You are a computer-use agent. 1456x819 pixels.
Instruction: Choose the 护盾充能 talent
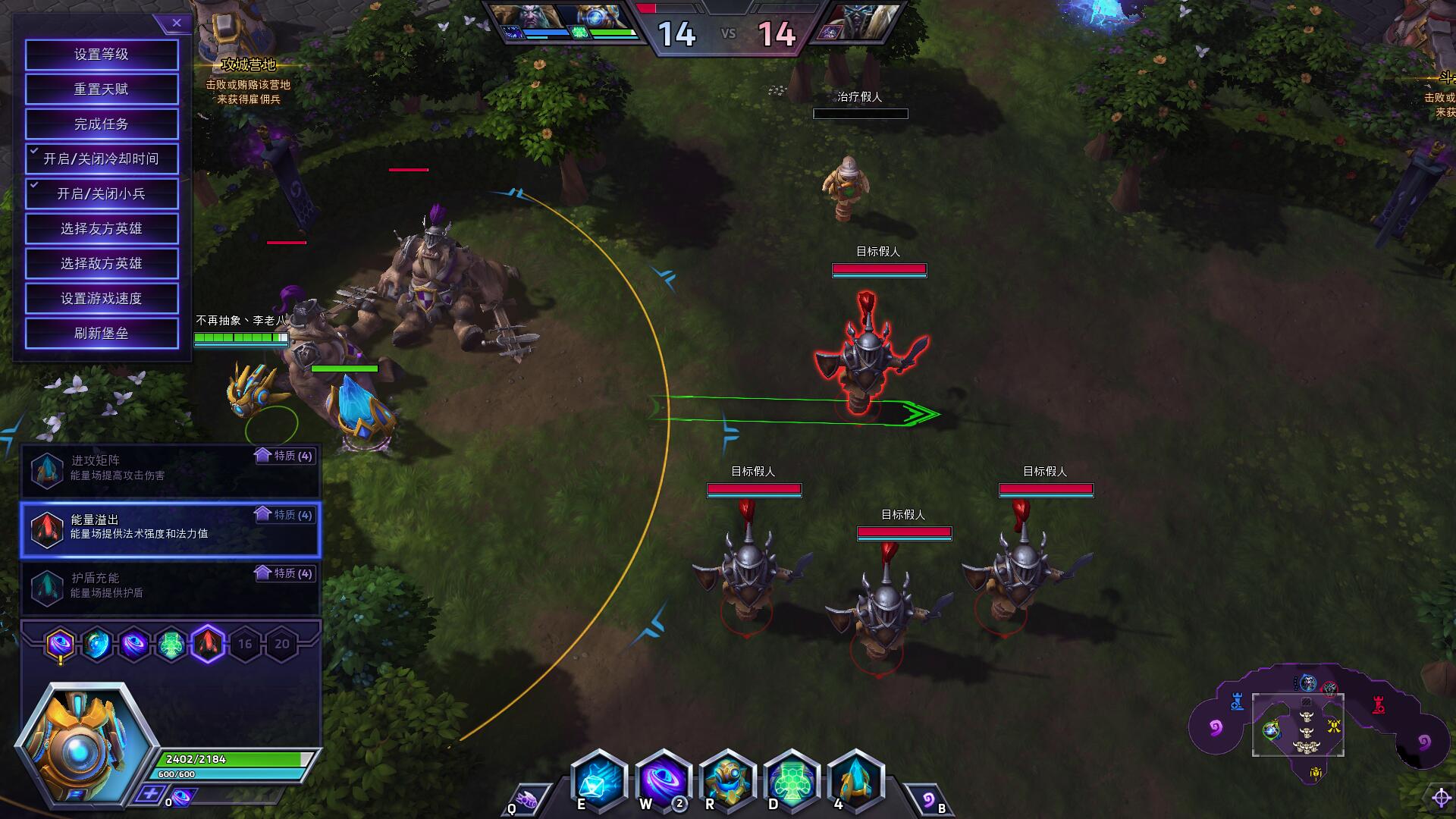point(171,587)
